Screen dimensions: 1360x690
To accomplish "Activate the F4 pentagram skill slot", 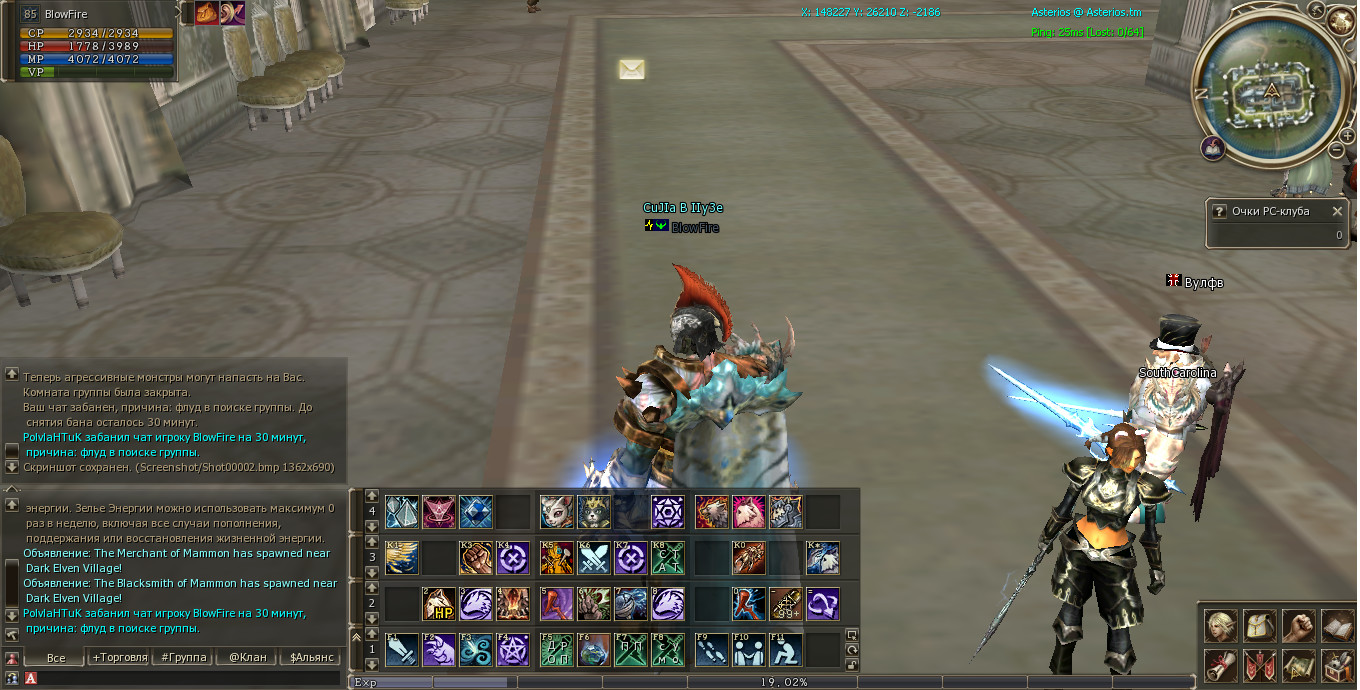I will (513, 650).
